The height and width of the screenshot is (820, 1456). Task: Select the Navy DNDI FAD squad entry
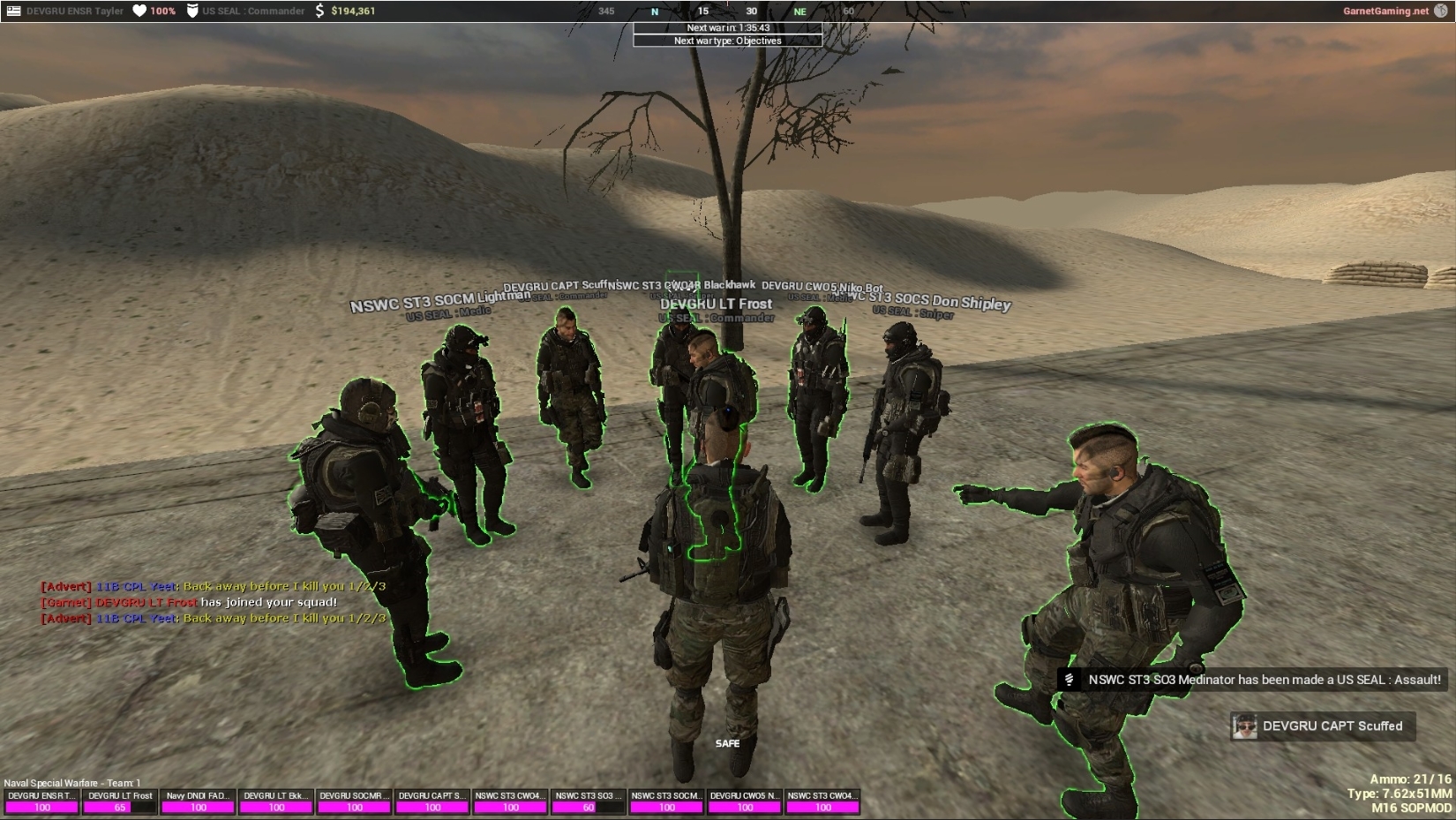(197, 794)
